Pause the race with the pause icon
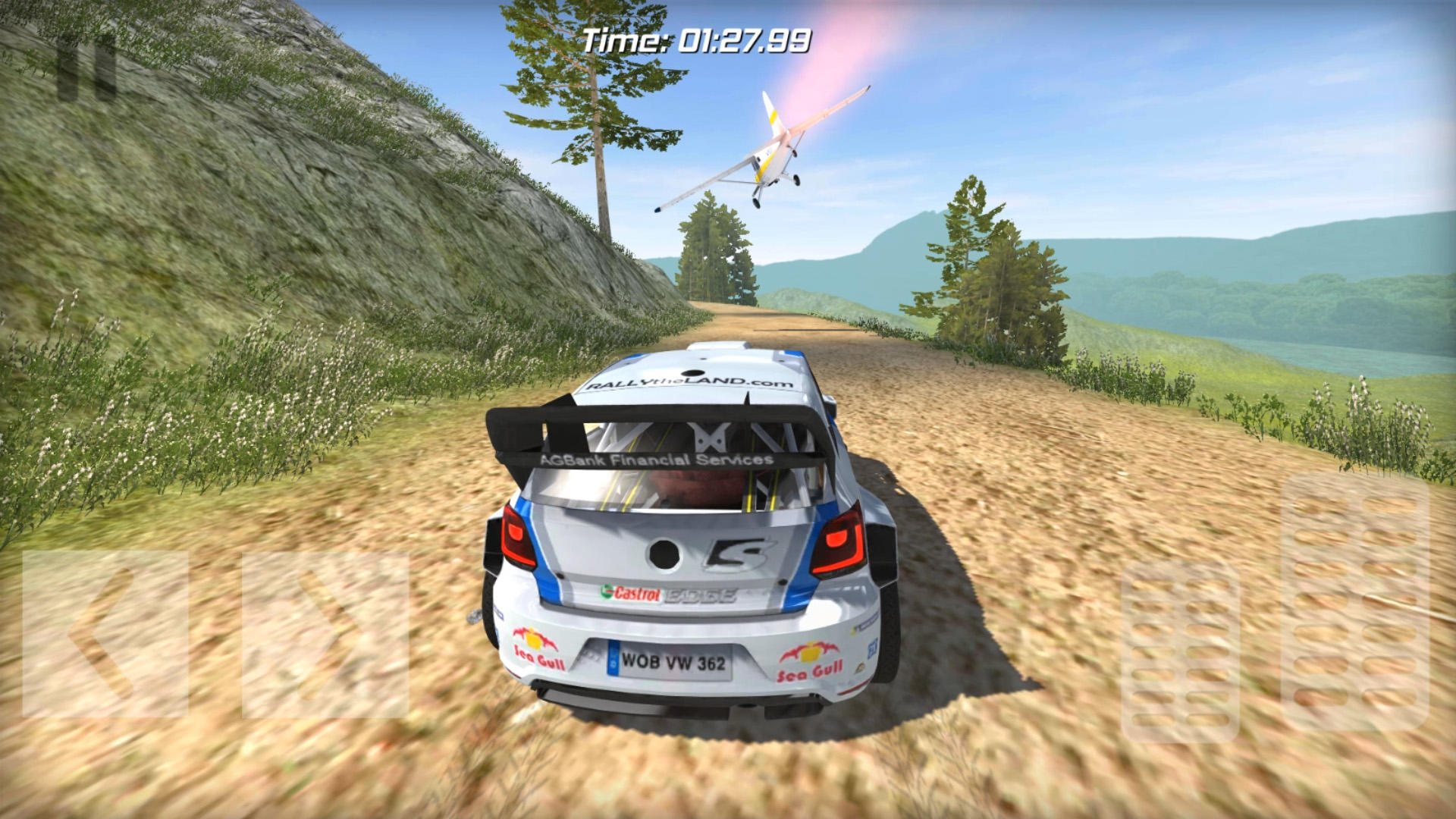The height and width of the screenshot is (819, 1456). click(87, 70)
